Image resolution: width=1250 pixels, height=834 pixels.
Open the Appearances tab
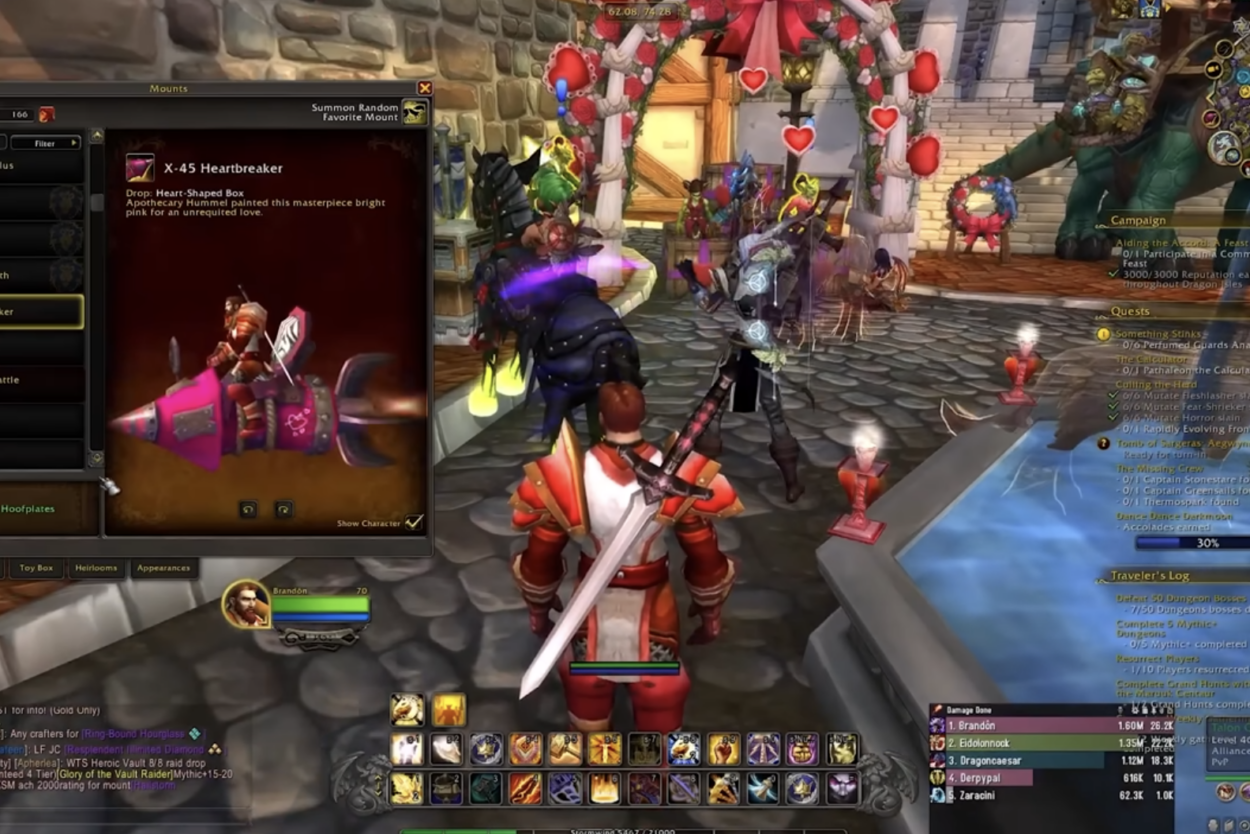coord(163,568)
